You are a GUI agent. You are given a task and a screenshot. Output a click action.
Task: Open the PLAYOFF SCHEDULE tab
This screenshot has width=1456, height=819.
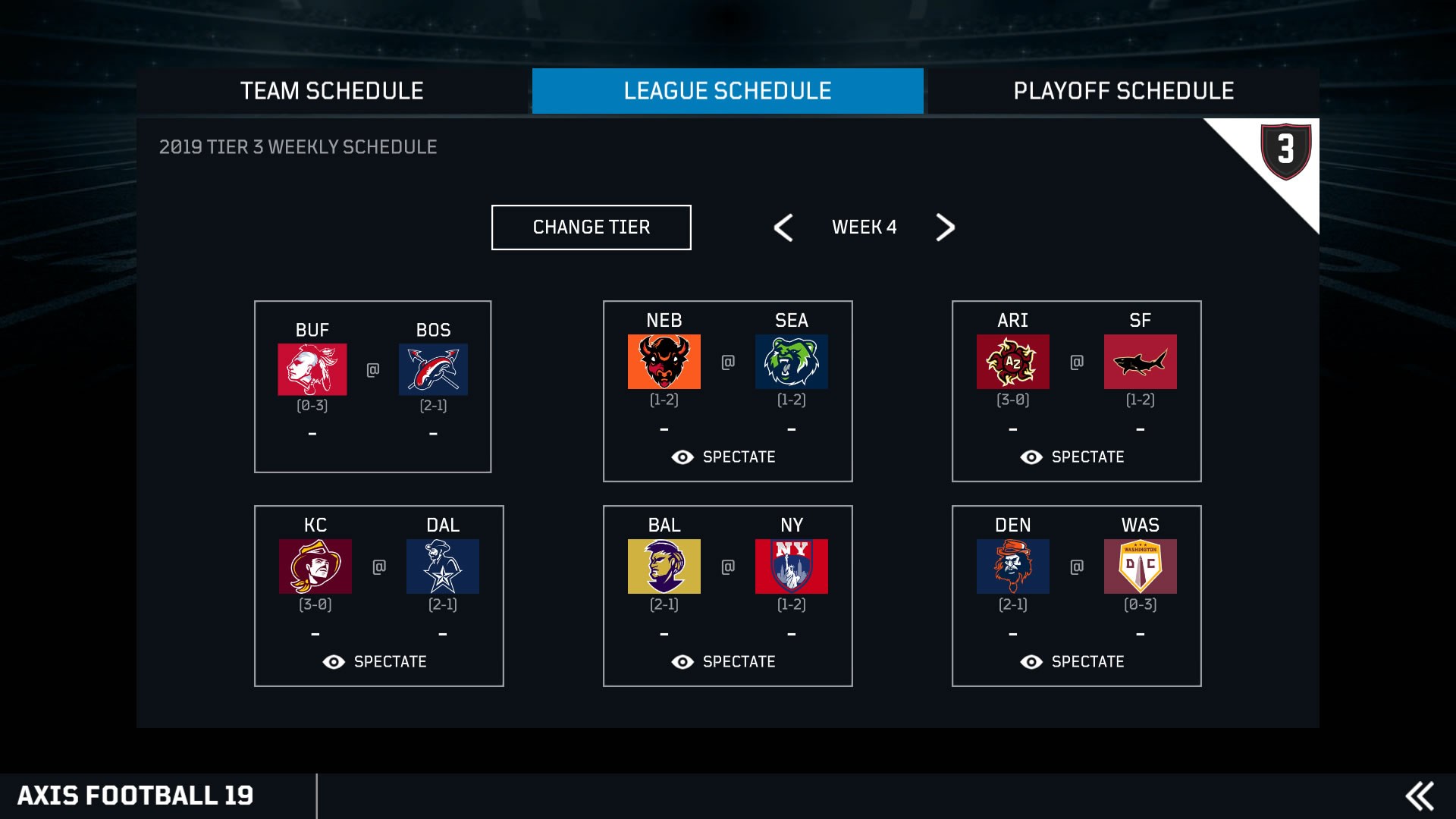pyautogui.click(x=1122, y=91)
